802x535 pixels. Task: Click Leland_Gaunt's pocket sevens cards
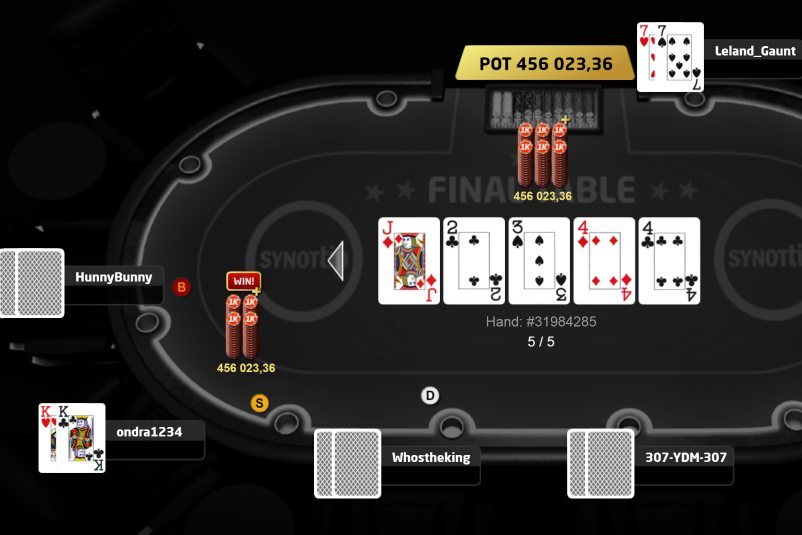[670, 57]
